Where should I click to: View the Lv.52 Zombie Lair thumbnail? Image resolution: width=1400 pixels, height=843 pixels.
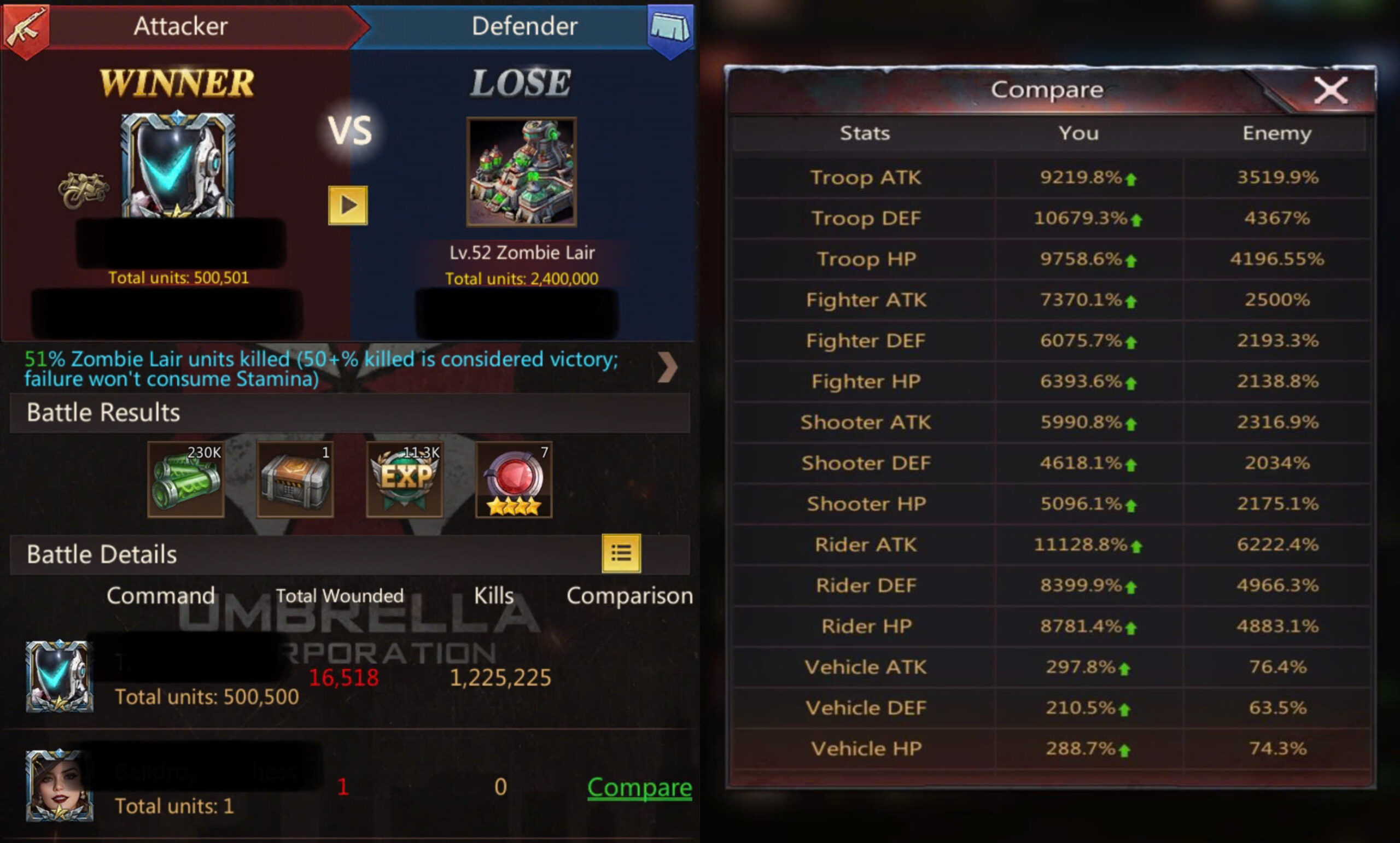tap(522, 172)
